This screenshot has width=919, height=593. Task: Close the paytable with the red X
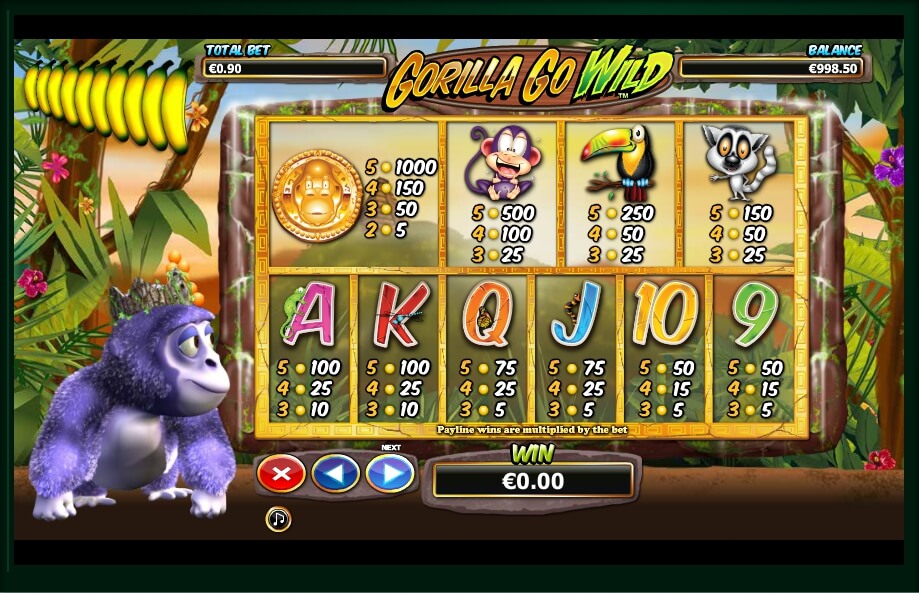281,473
